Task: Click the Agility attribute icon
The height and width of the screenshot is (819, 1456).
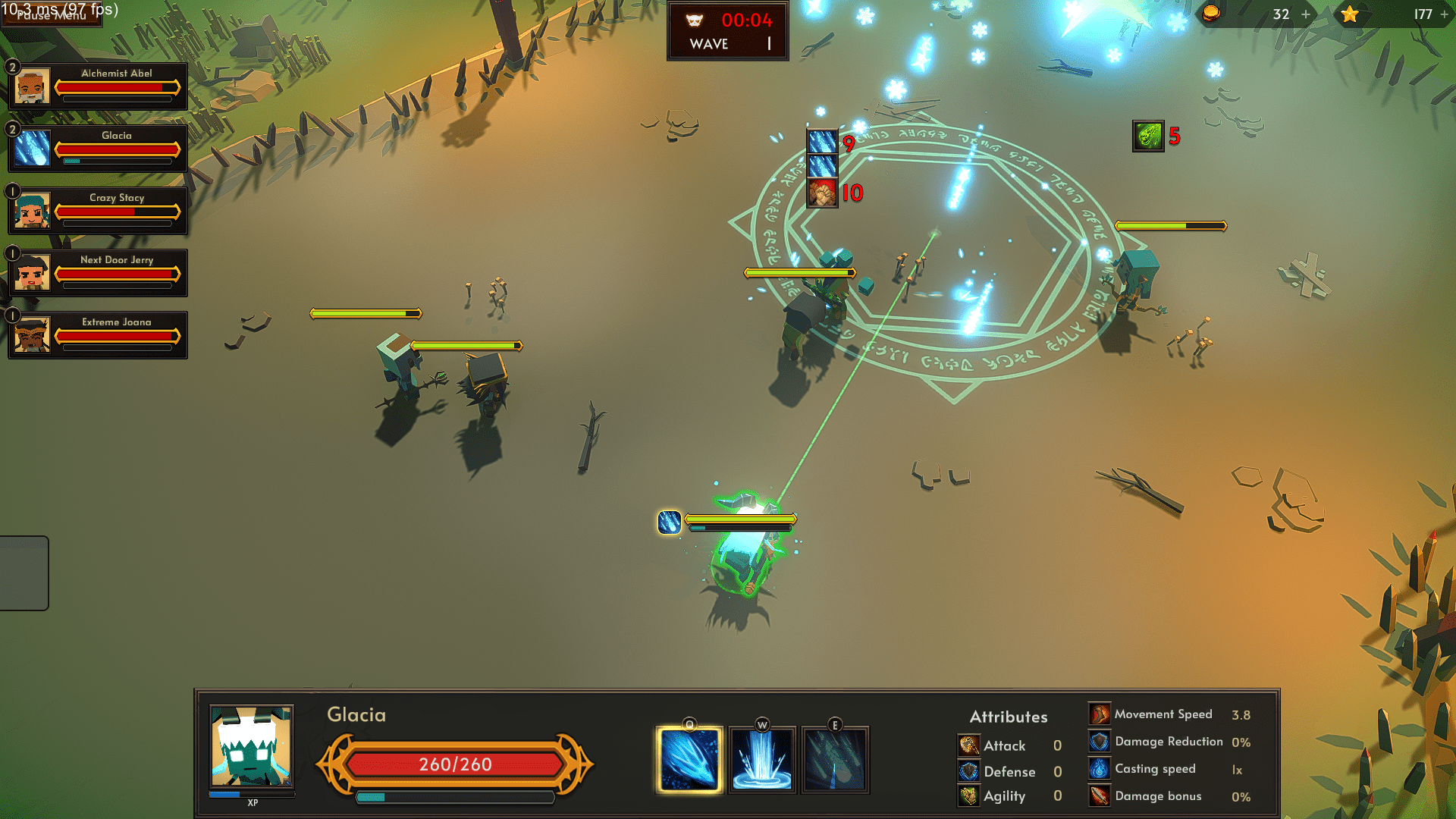Action: tap(968, 796)
